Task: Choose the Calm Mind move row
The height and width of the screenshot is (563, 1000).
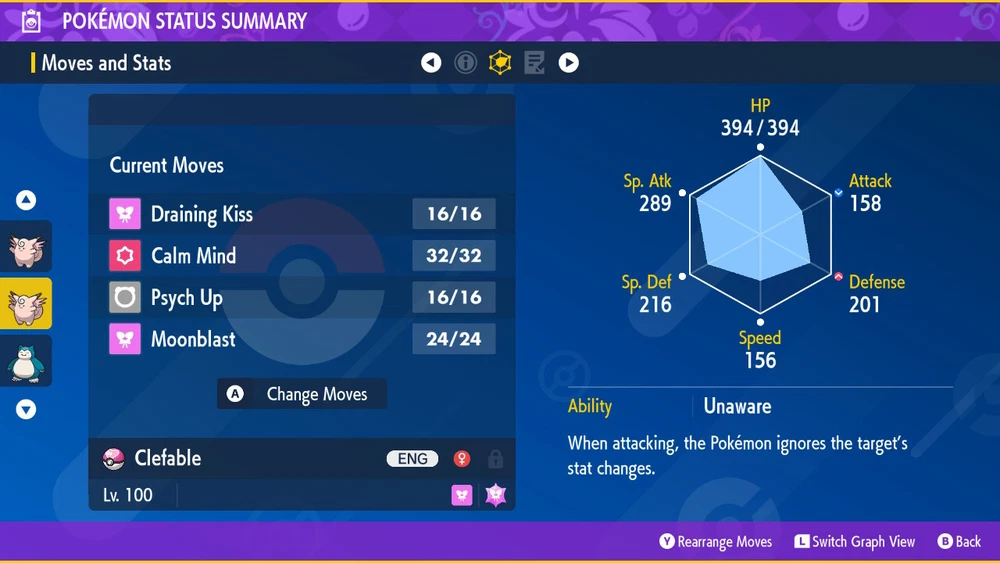Action: tap(301, 256)
